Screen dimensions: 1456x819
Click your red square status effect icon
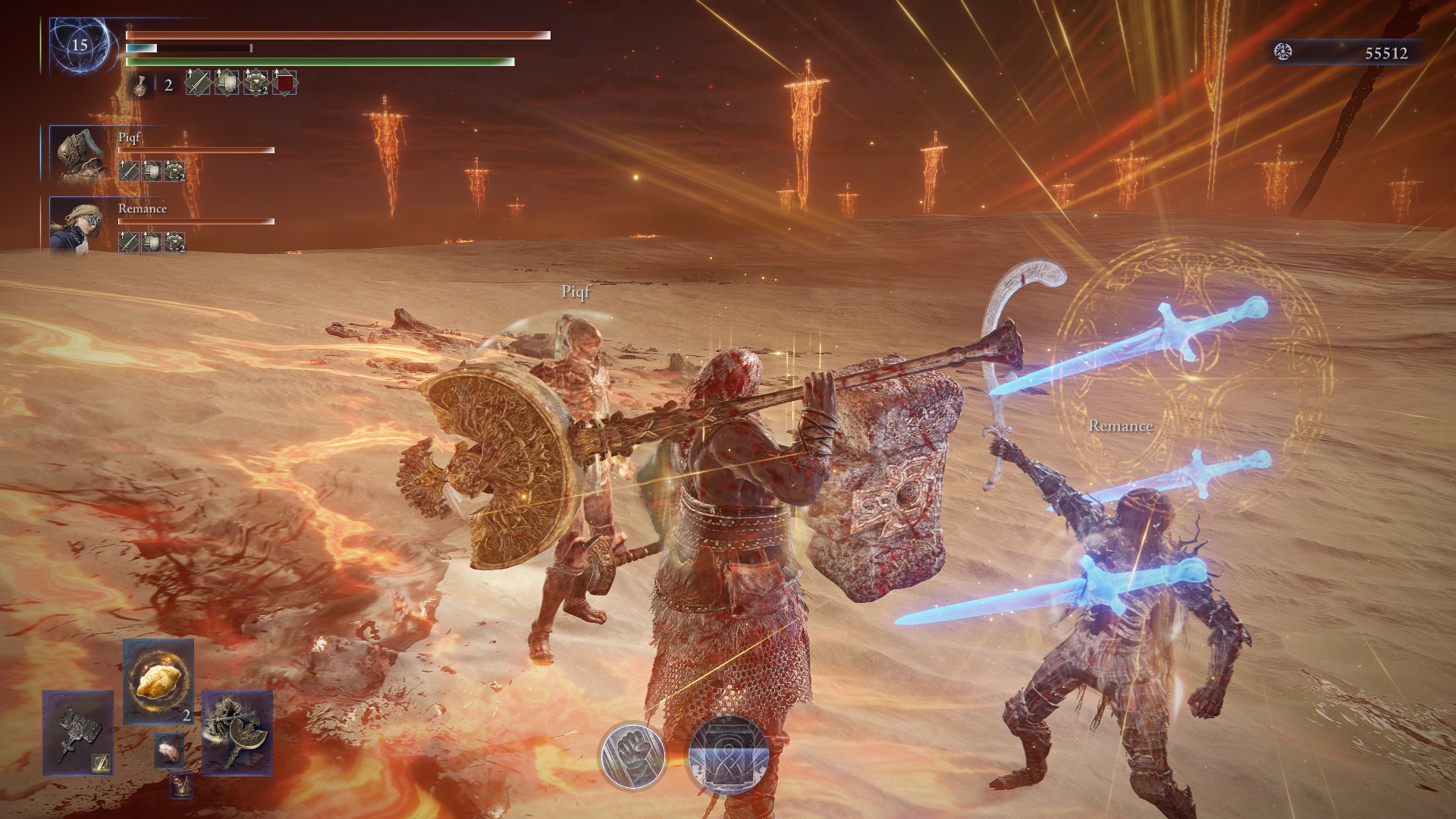(x=285, y=83)
